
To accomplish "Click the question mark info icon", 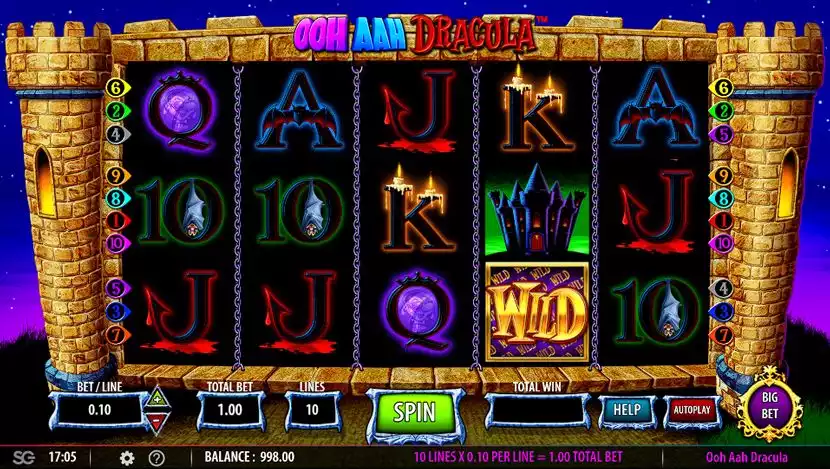I will (157, 457).
